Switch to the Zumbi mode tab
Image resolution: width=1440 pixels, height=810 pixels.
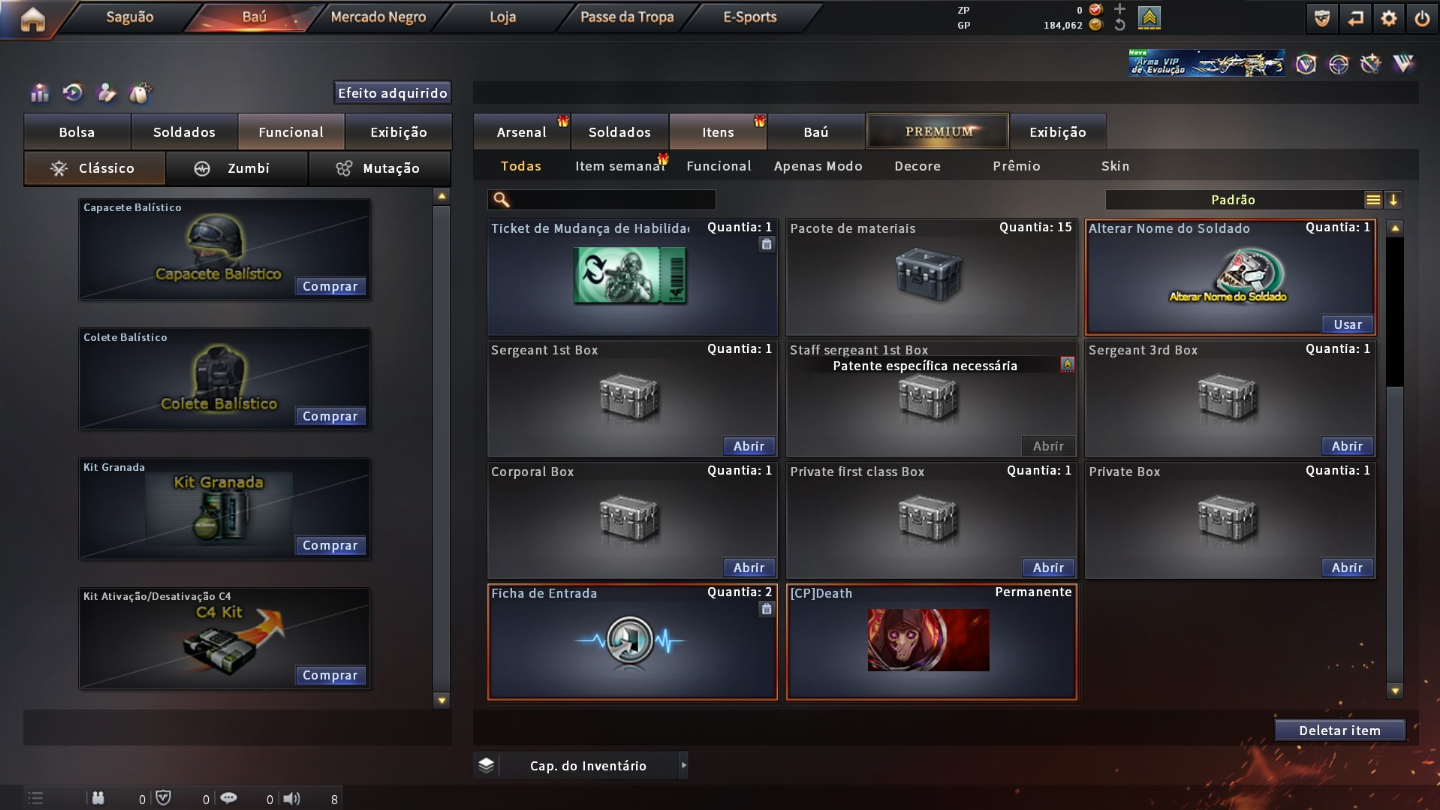point(237,168)
